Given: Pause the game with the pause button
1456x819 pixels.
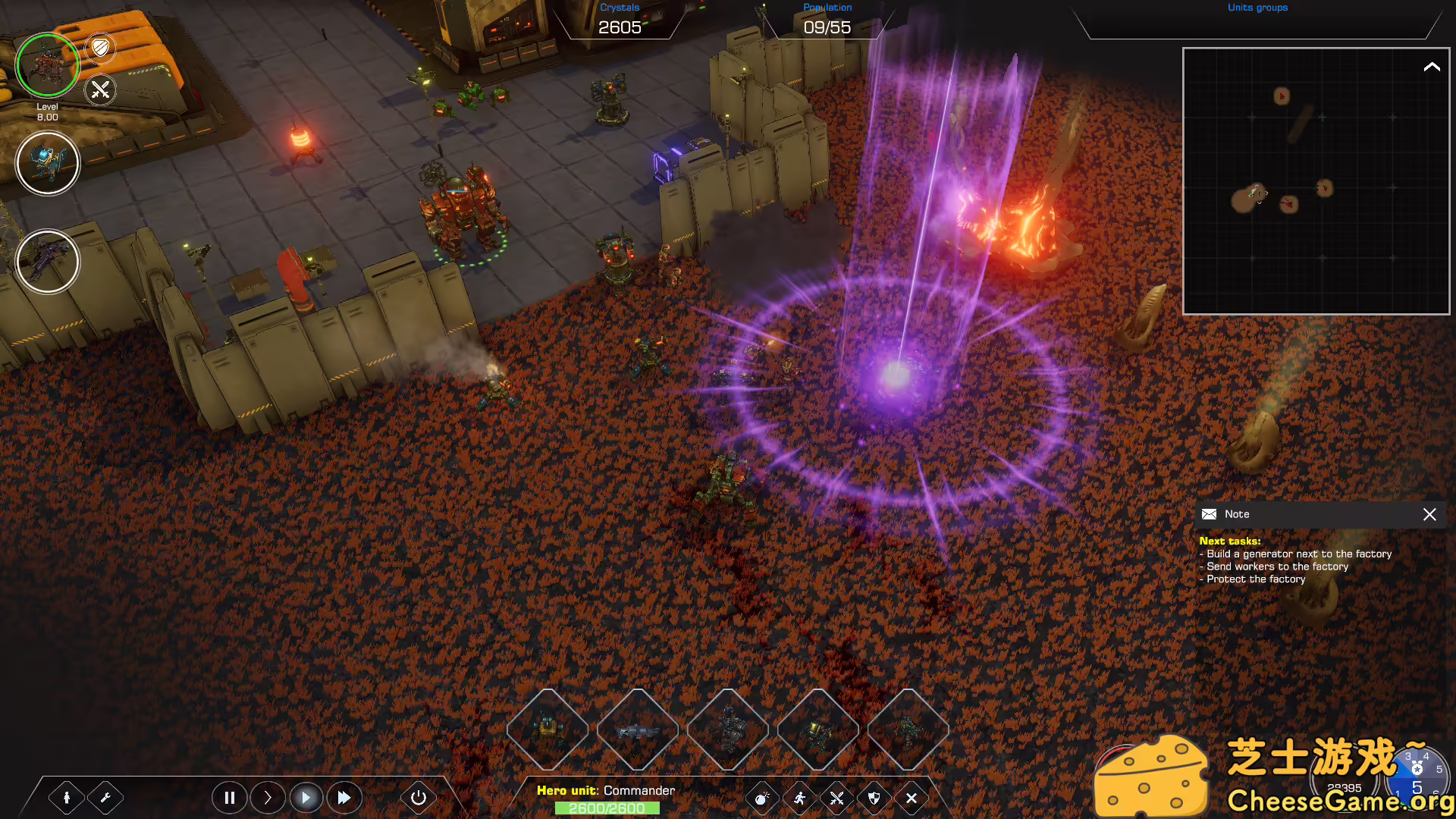Looking at the screenshot, I should click(x=230, y=797).
